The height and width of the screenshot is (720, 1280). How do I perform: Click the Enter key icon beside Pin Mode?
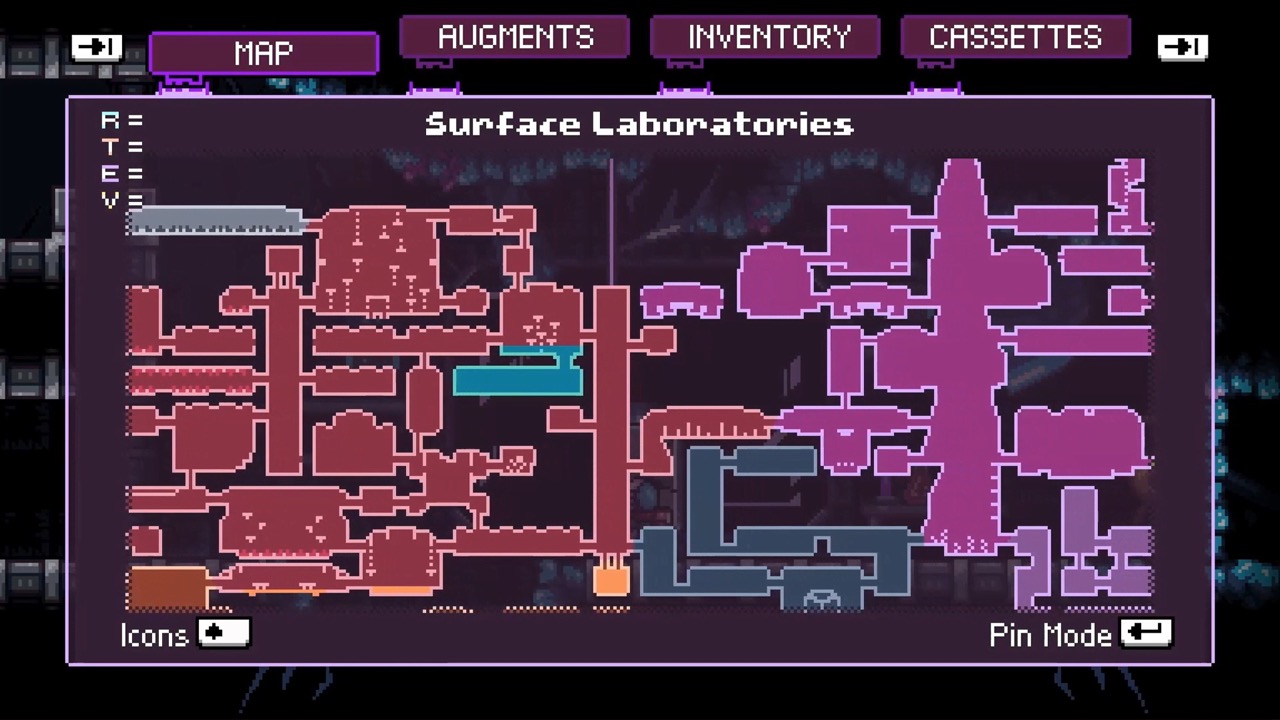click(1146, 631)
